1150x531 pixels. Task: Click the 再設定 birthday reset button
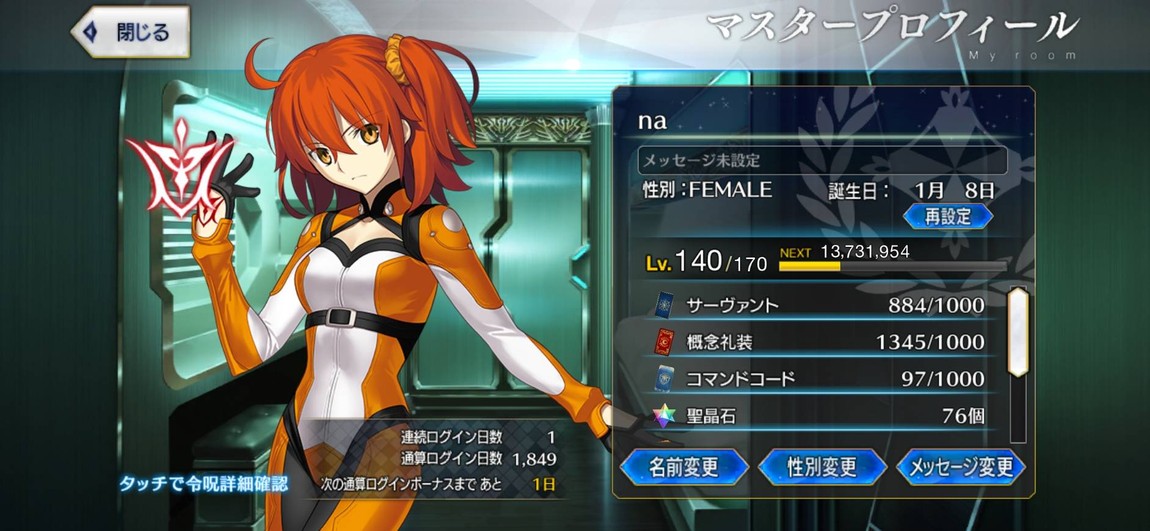click(x=947, y=216)
